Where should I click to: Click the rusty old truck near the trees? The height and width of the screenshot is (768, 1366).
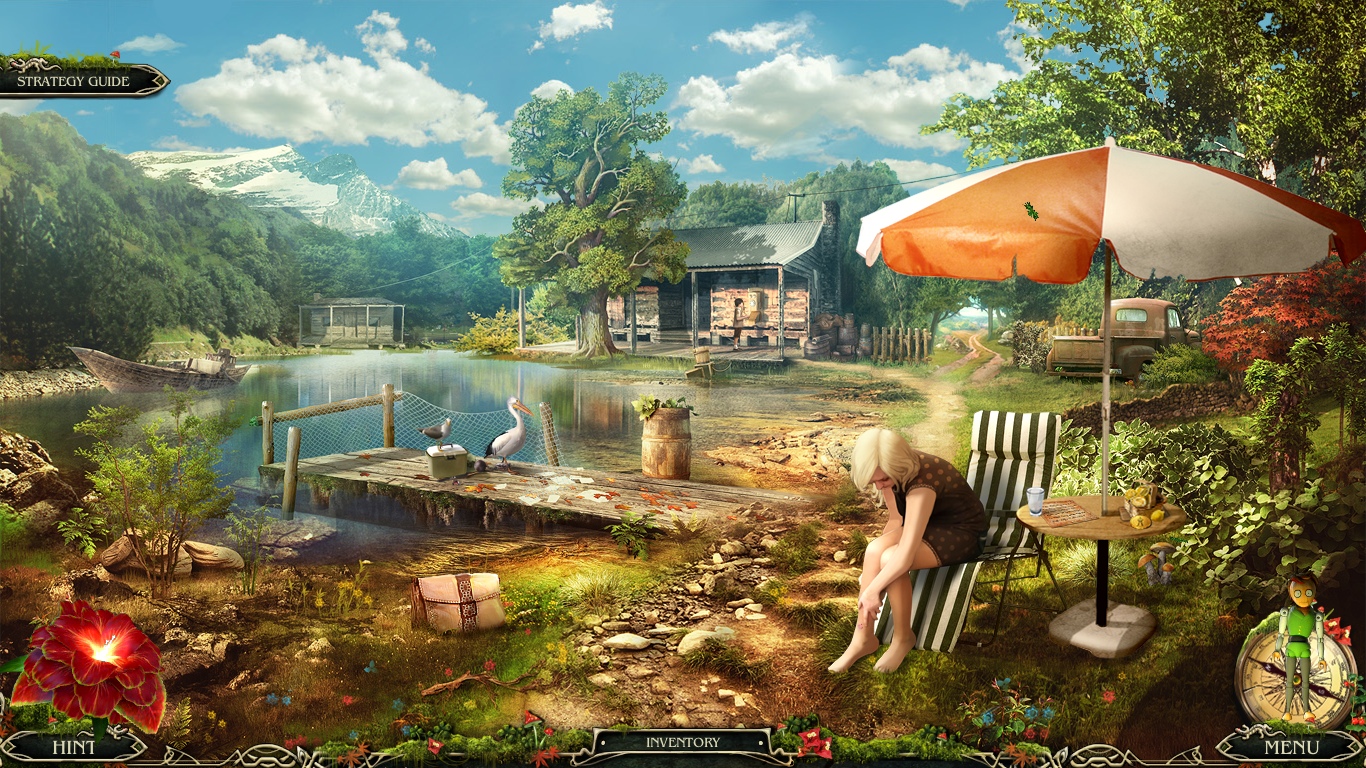point(1120,335)
